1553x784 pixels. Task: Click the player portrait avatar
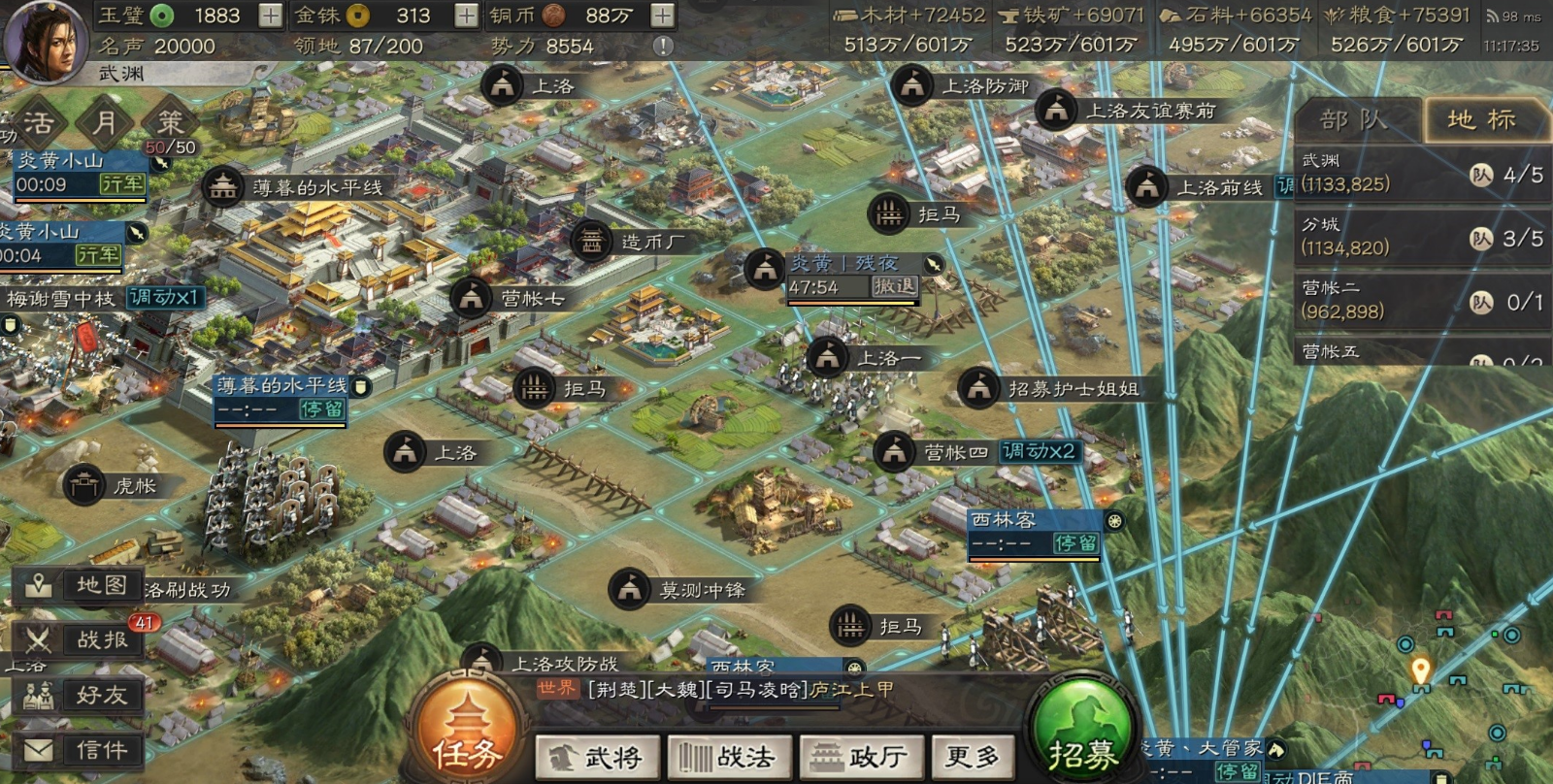coord(45,41)
